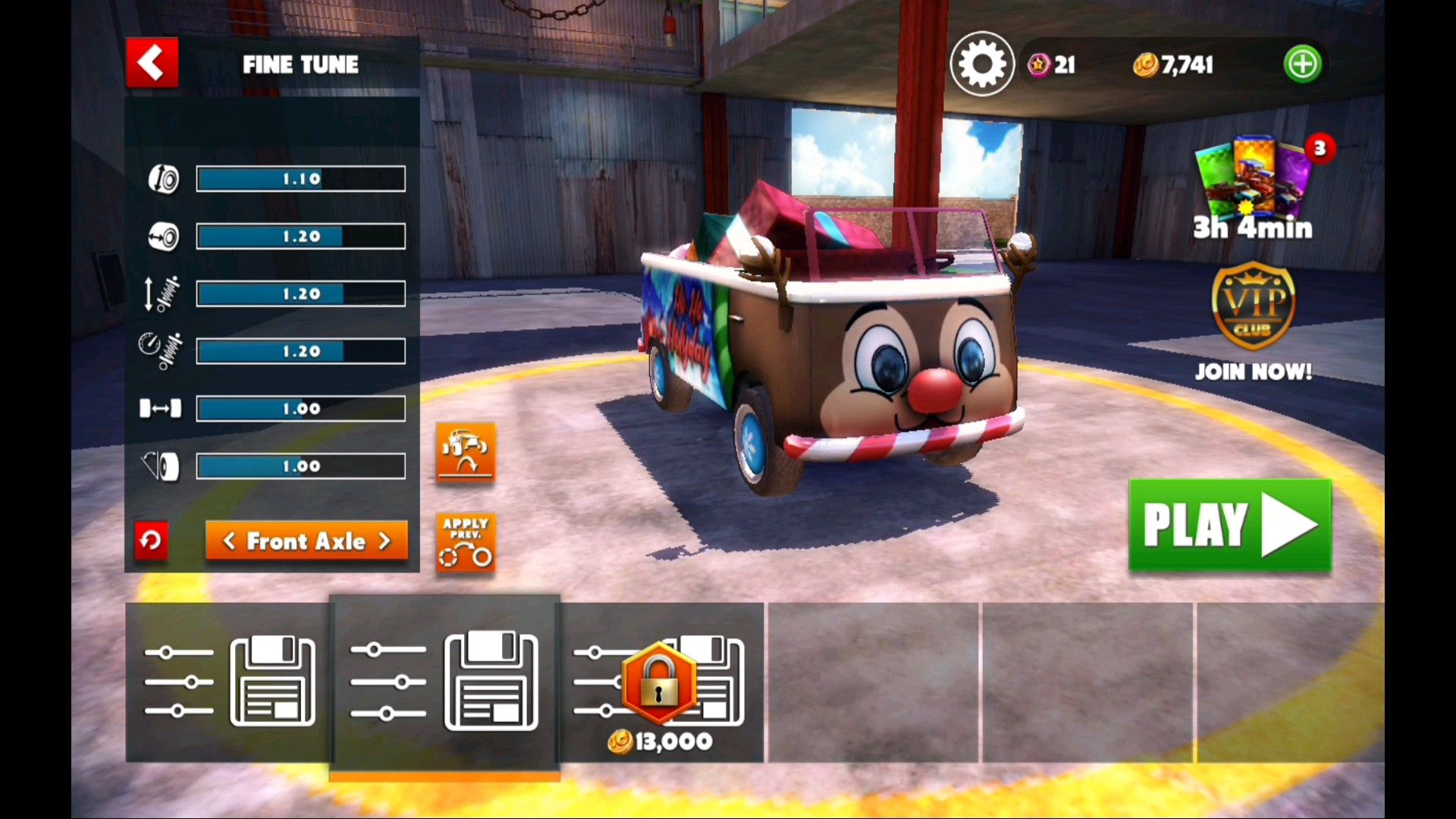This screenshot has width=1456, height=819.
Task: Reset tuning with the red undo button
Action: 151,541
